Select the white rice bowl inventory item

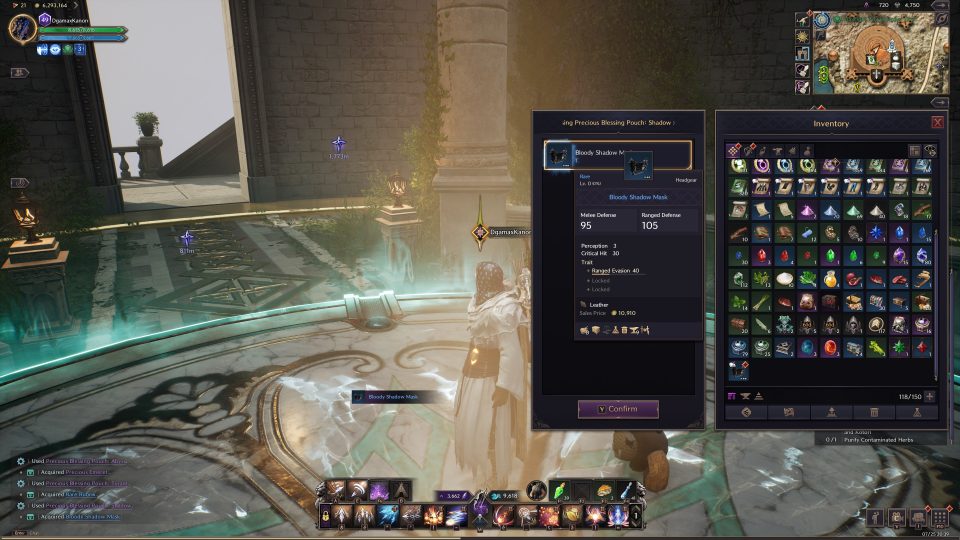[784, 279]
